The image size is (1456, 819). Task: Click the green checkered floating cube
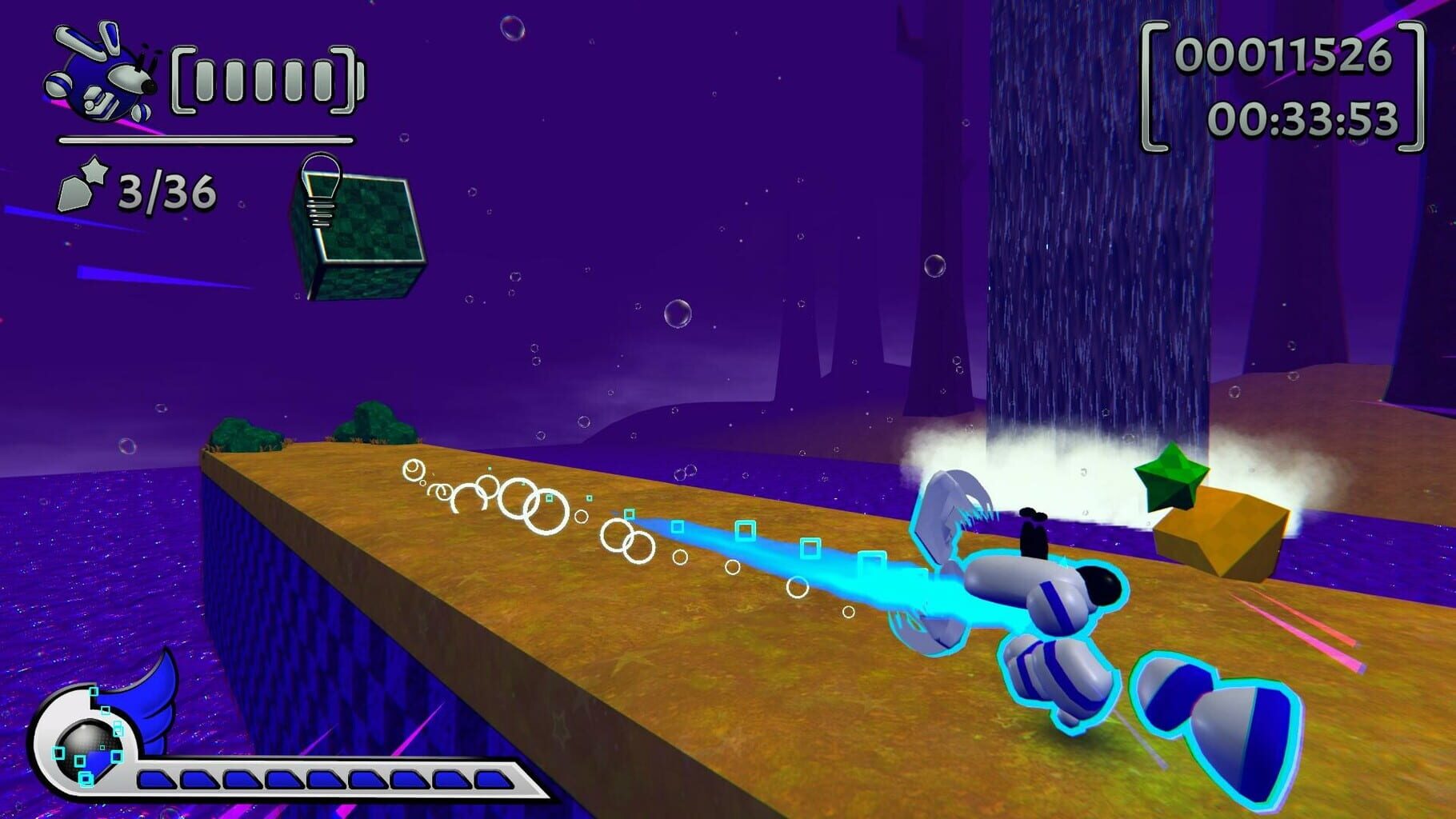[x=362, y=228]
